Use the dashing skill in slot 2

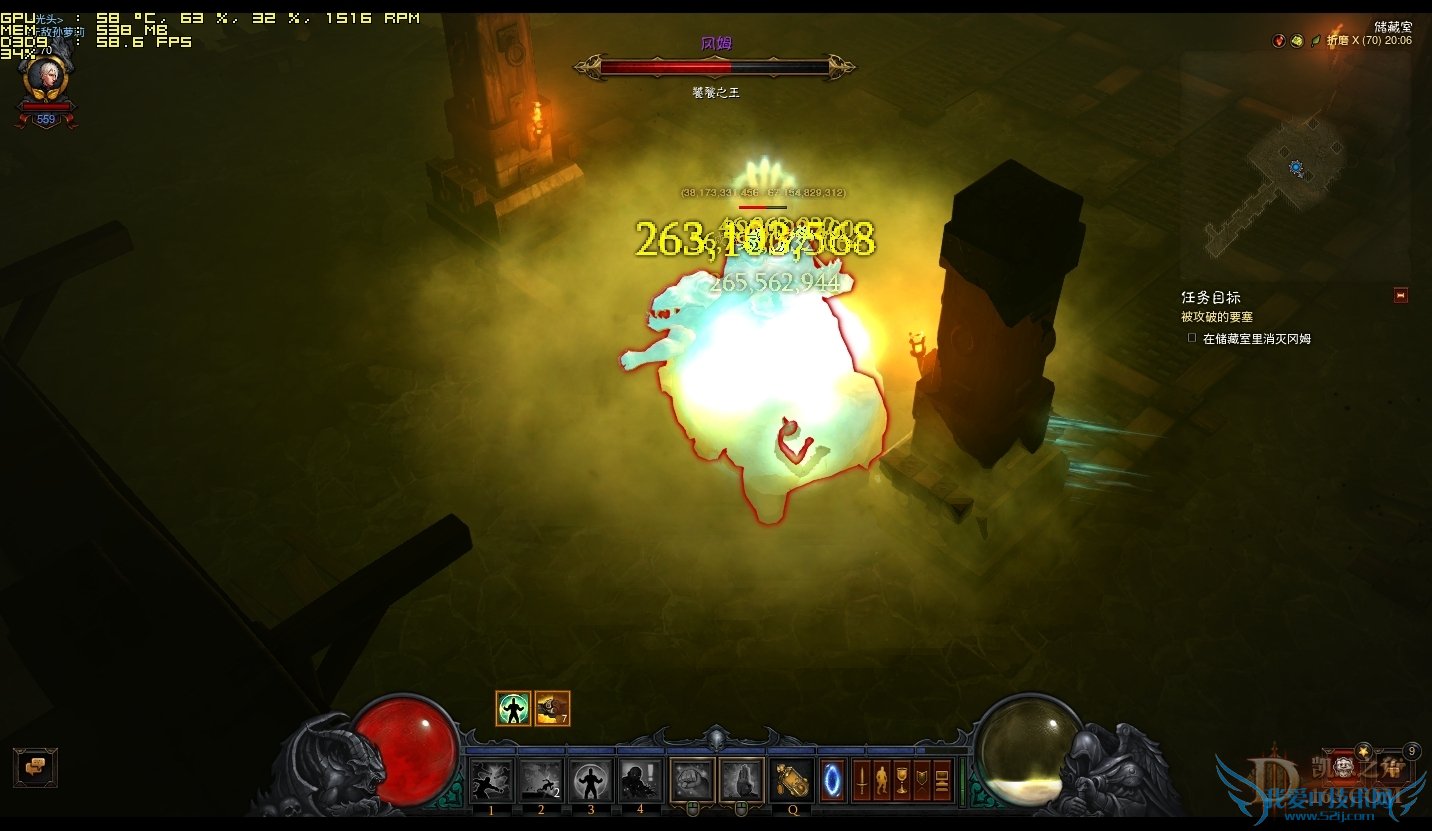[x=541, y=780]
